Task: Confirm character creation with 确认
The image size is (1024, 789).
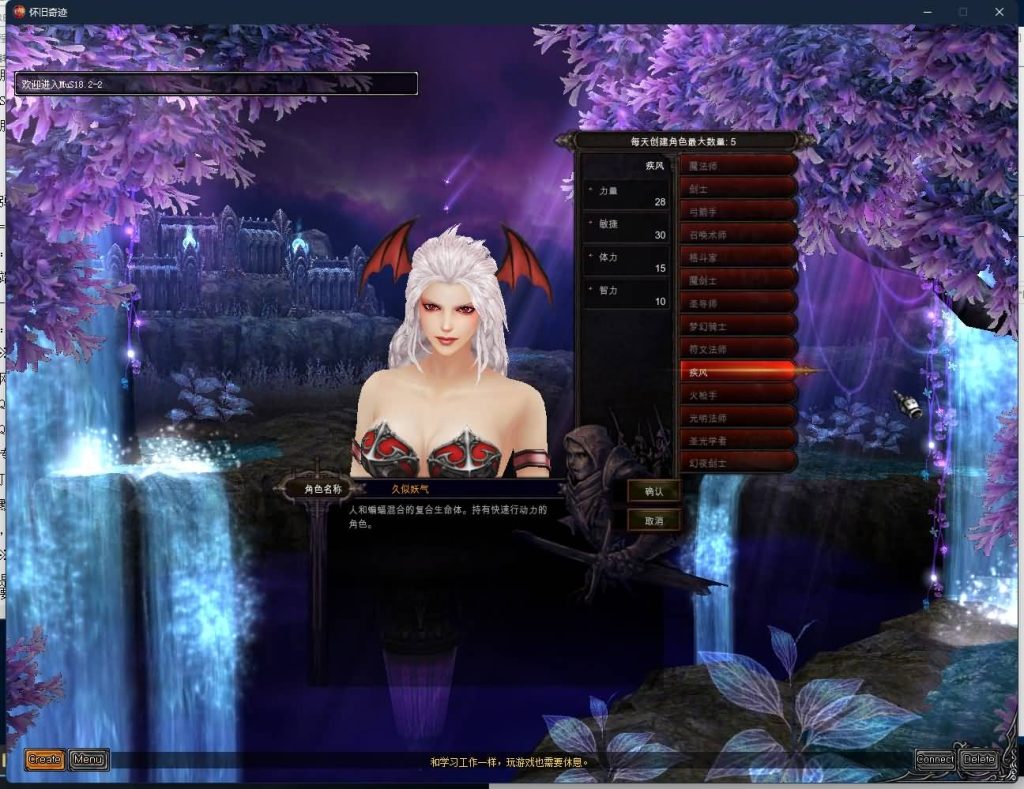Action: pyautogui.click(x=654, y=491)
